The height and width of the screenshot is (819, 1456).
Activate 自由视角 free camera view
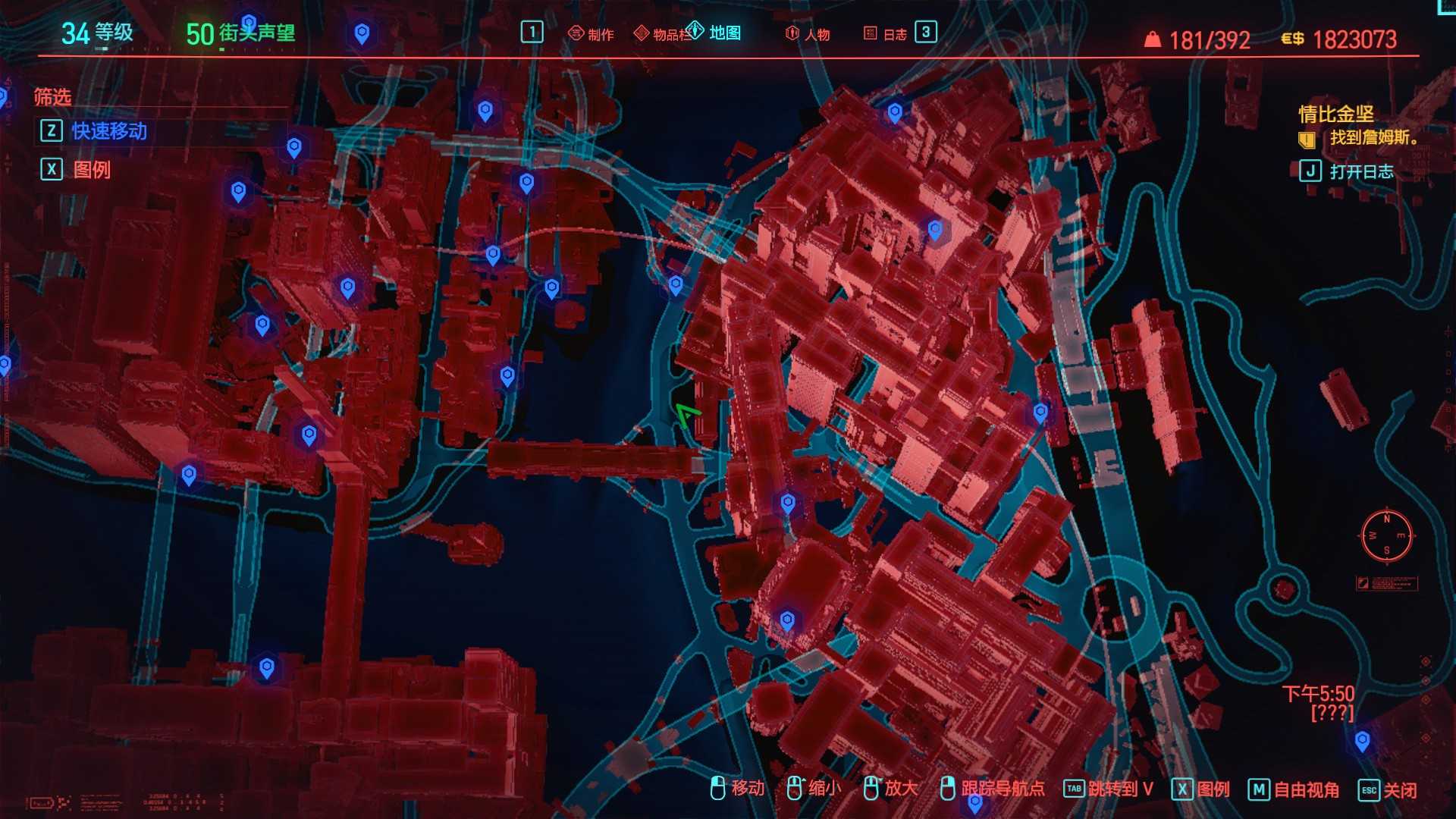[x=1294, y=789]
